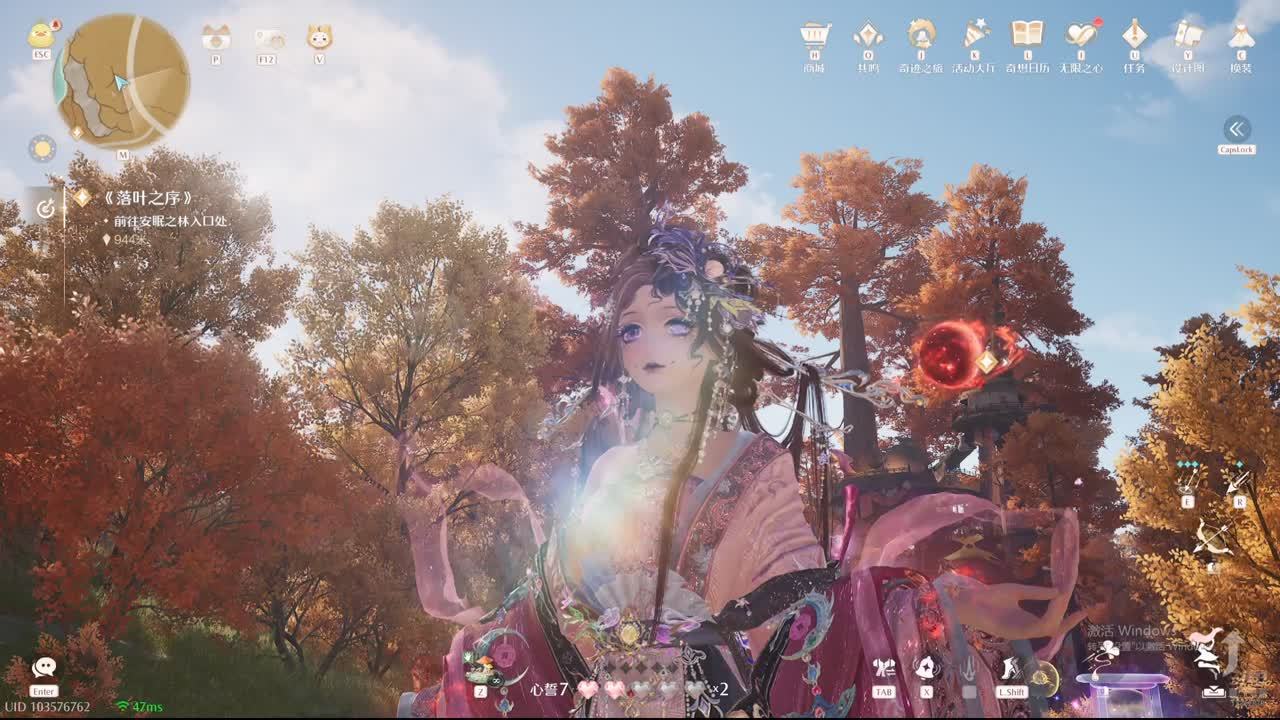
Task: Open the 任务 quest menu
Action: [1134, 36]
